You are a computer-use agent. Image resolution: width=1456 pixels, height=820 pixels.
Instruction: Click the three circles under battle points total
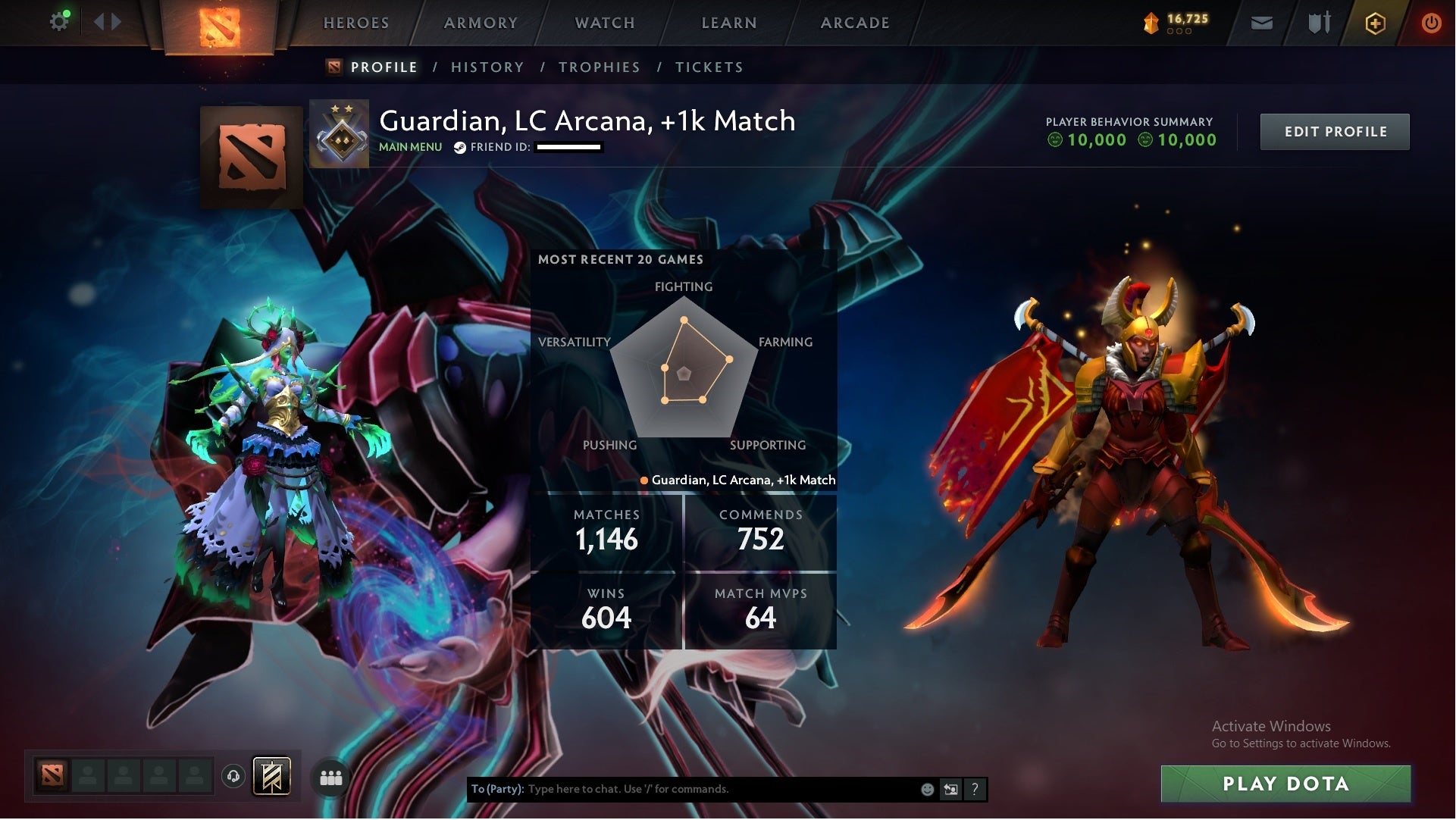(1179, 33)
